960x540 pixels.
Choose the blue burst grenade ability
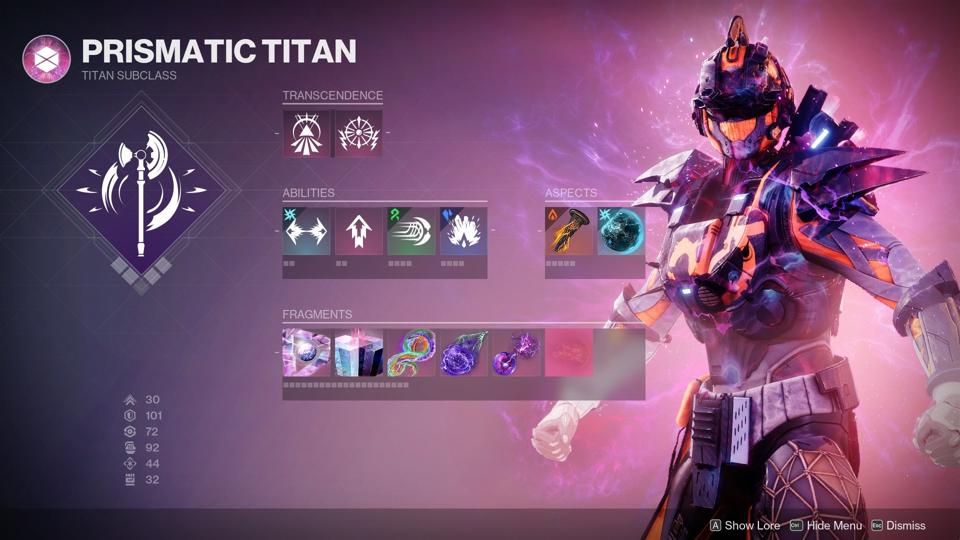coord(463,231)
